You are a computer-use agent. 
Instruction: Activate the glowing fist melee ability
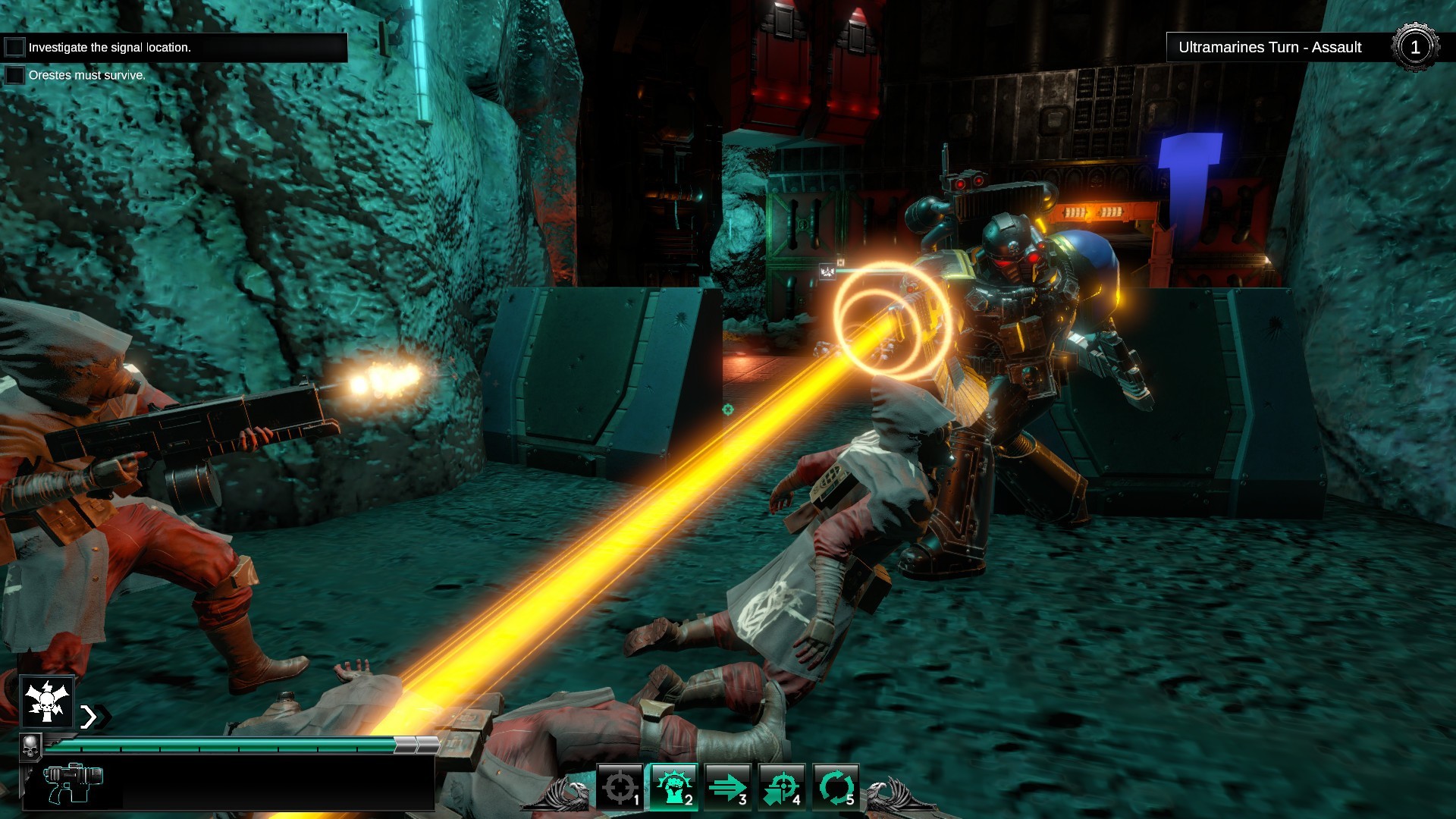click(674, 786)
